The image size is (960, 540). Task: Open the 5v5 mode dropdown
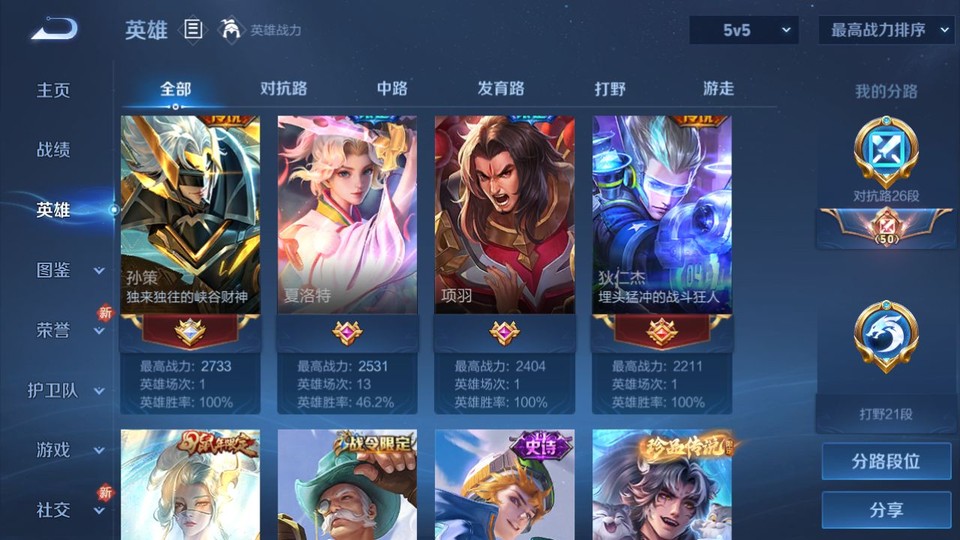[x=743, y=30]
